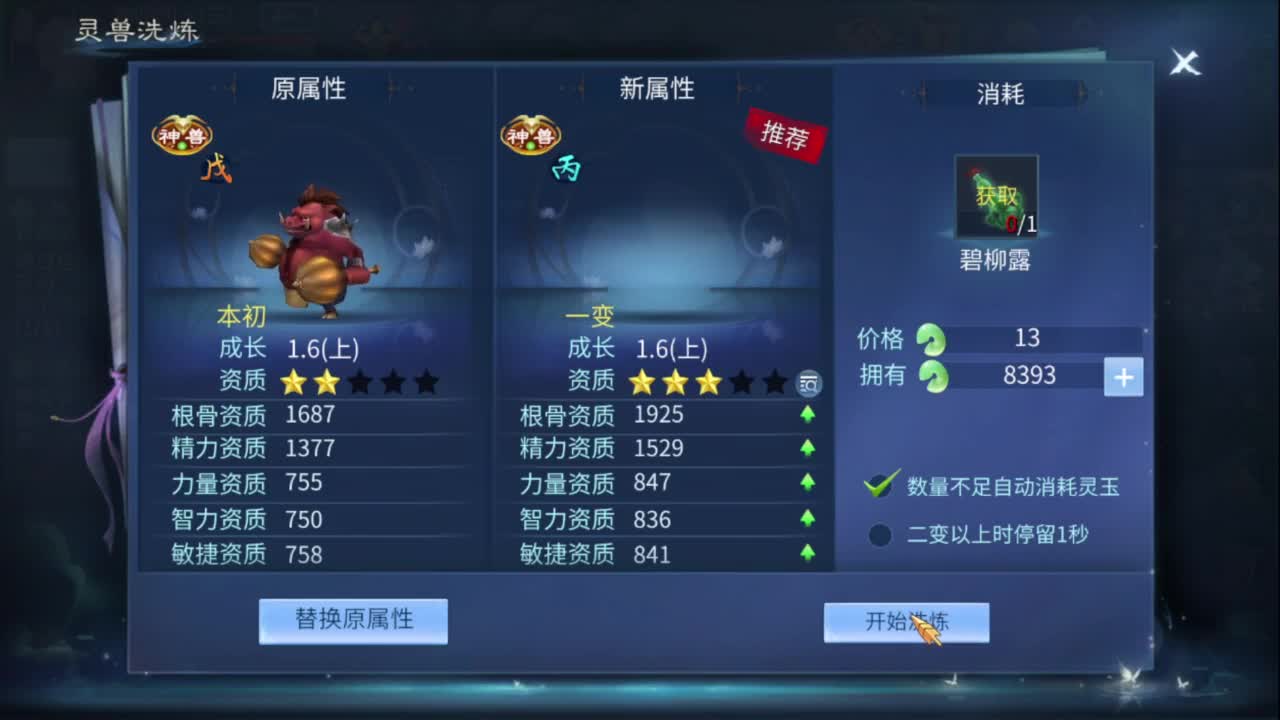
Task: Switch to the 原属性 panel header
Action: click(310, 89)
